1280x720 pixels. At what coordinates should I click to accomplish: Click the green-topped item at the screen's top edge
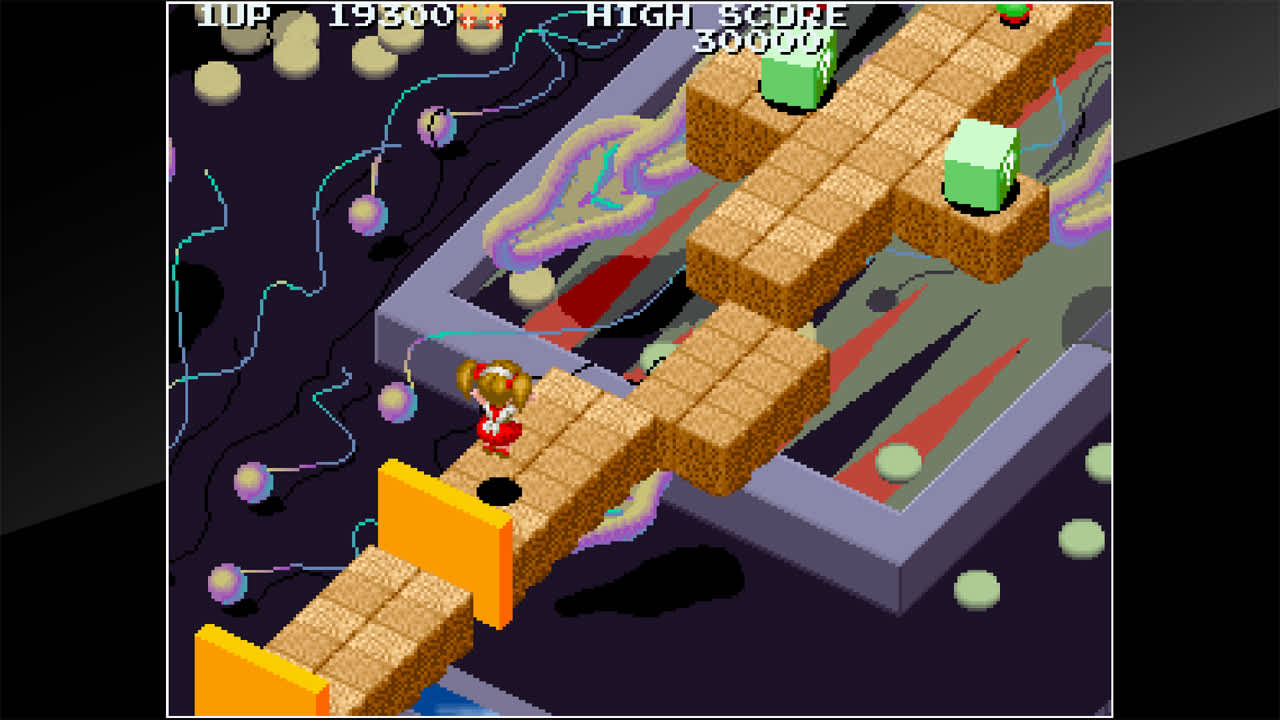tap(1013, 12)
